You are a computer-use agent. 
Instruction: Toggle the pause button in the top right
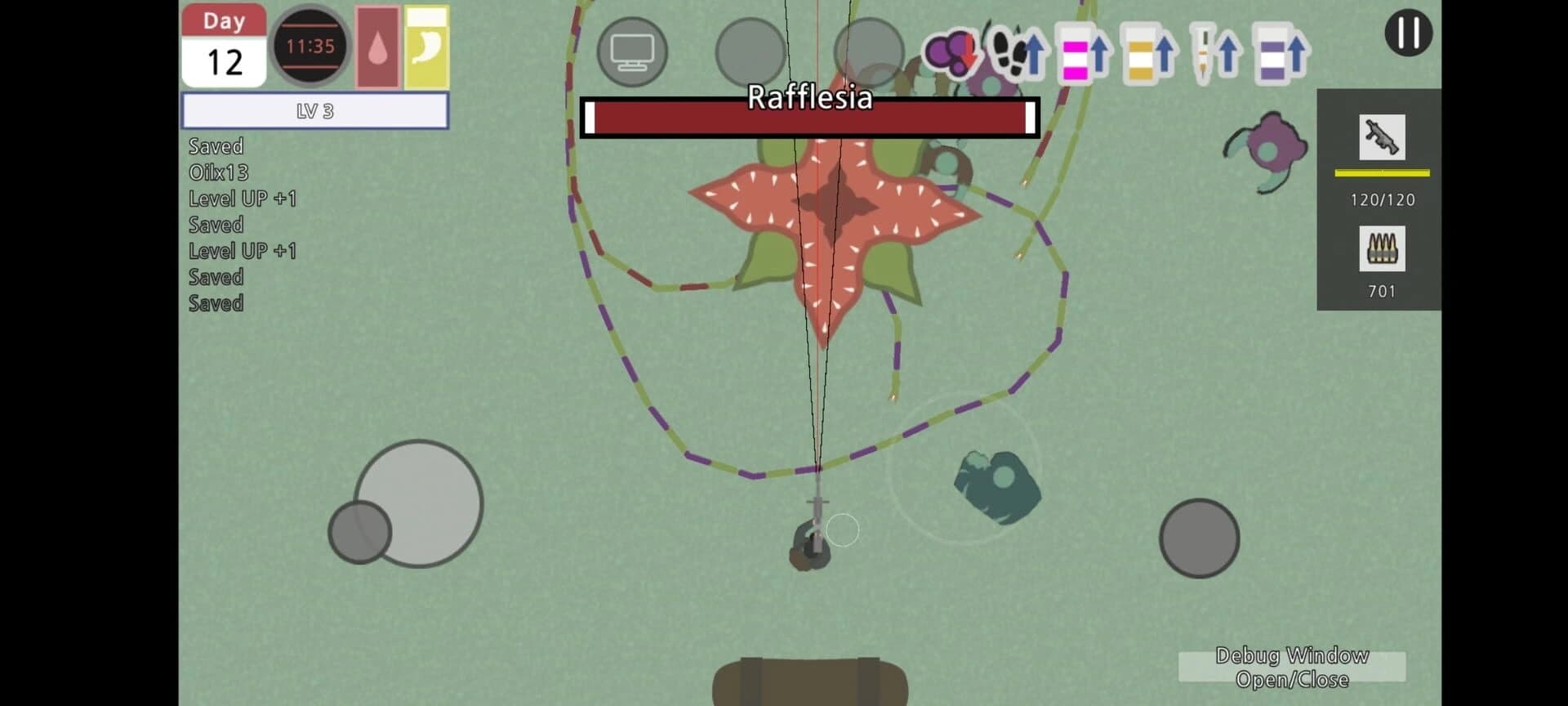tap(1410, 33)
